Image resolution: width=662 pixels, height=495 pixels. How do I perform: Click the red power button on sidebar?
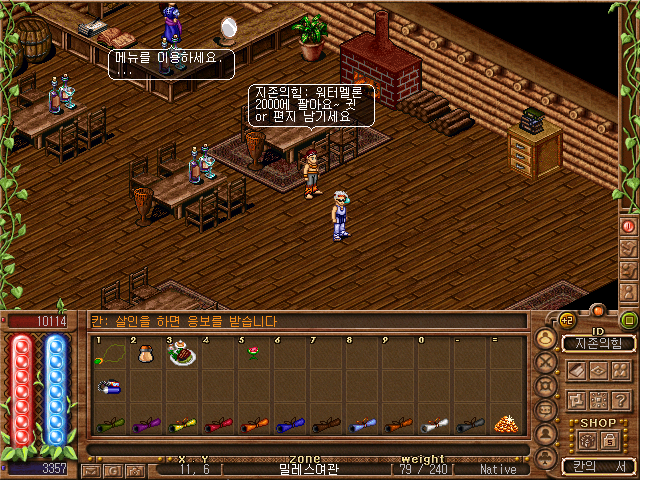coord(629,227)
